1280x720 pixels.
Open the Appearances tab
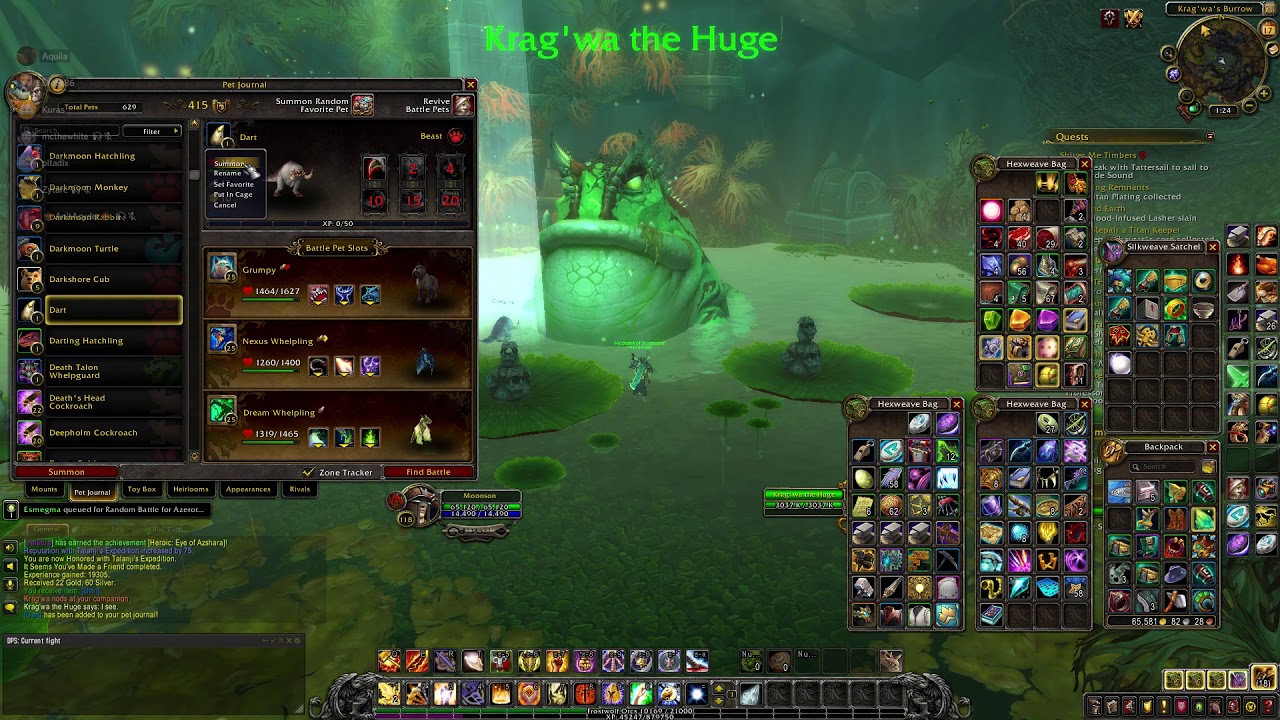click(x=248, y=490)
